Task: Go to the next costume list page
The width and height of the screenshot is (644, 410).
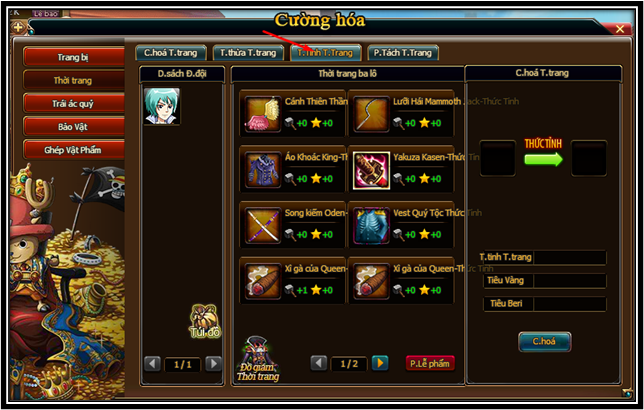Action: (380, 363)
